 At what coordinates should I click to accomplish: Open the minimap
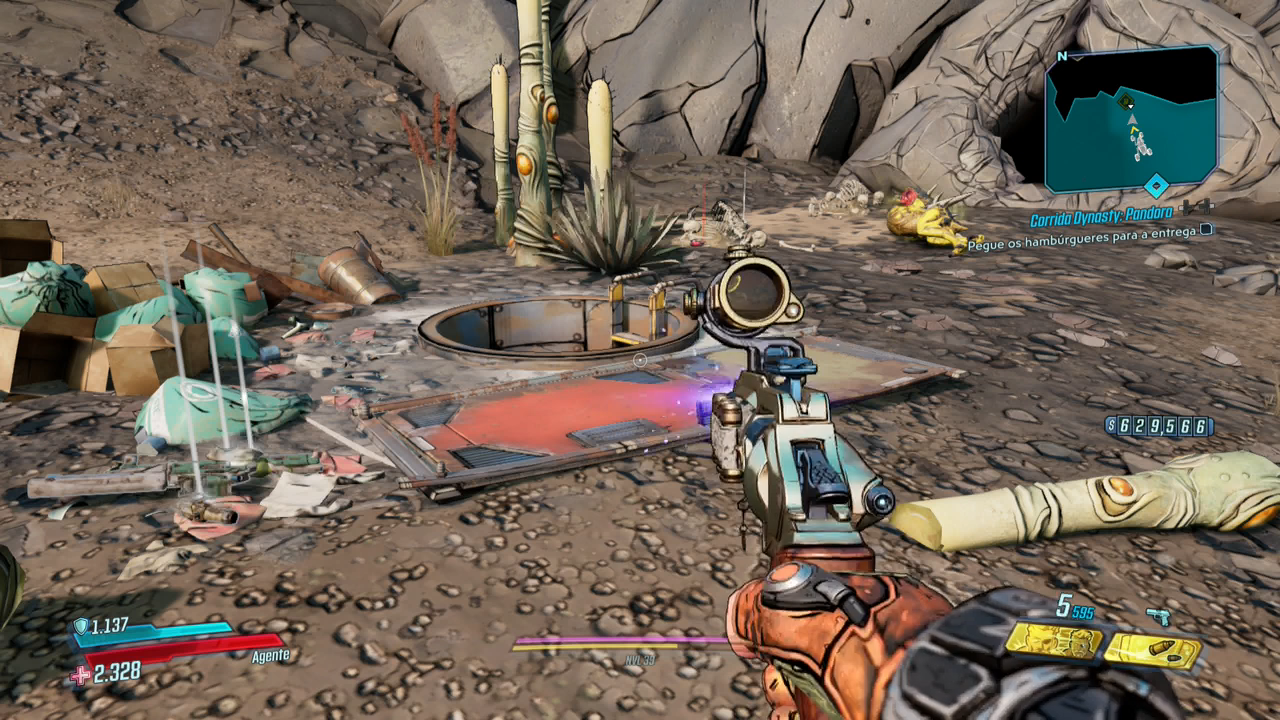point(1131,118)
